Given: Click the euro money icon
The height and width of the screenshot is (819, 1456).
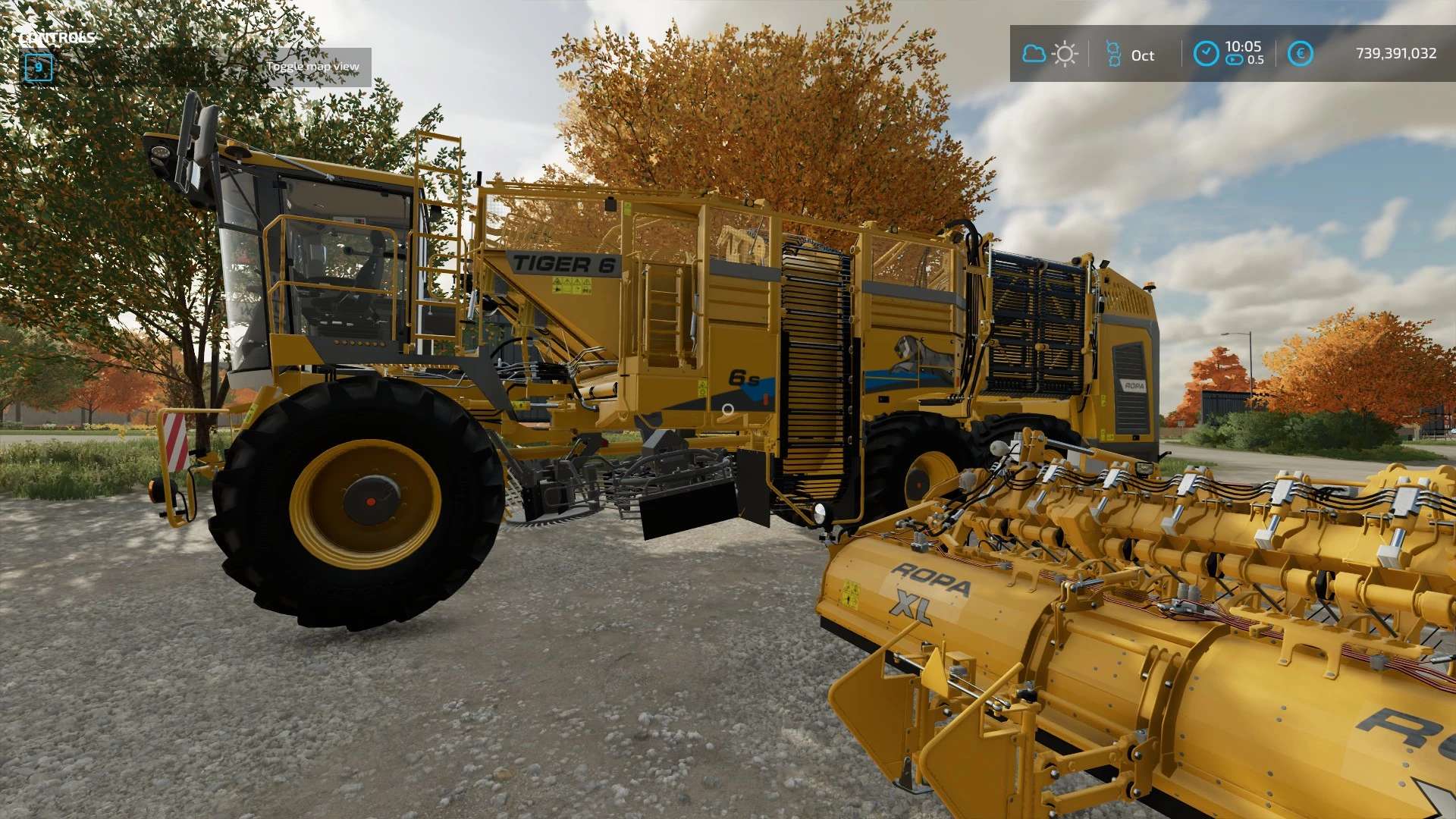Looking at the screenshot, I should pos(1300,54).
